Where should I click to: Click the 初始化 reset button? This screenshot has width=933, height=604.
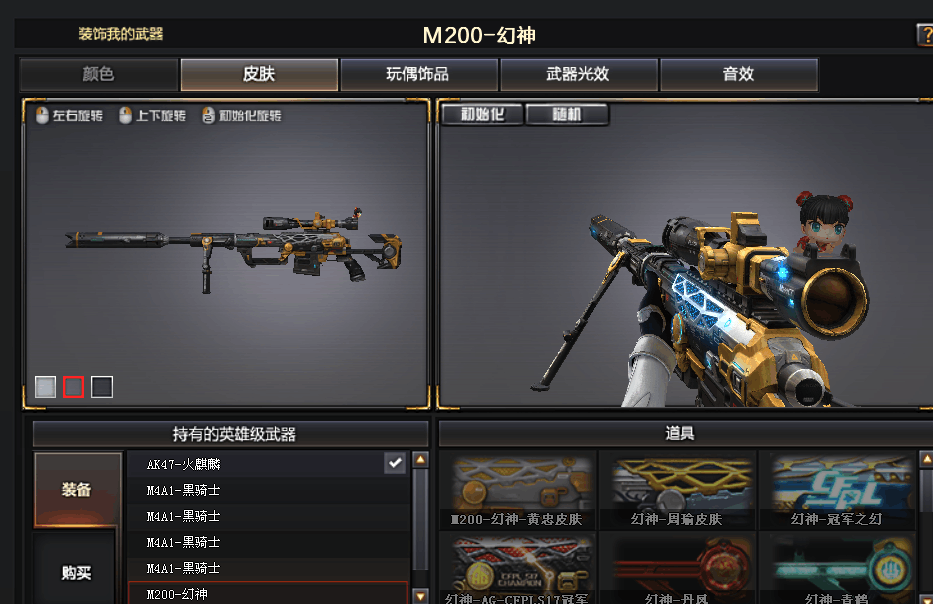click(481, 114)
